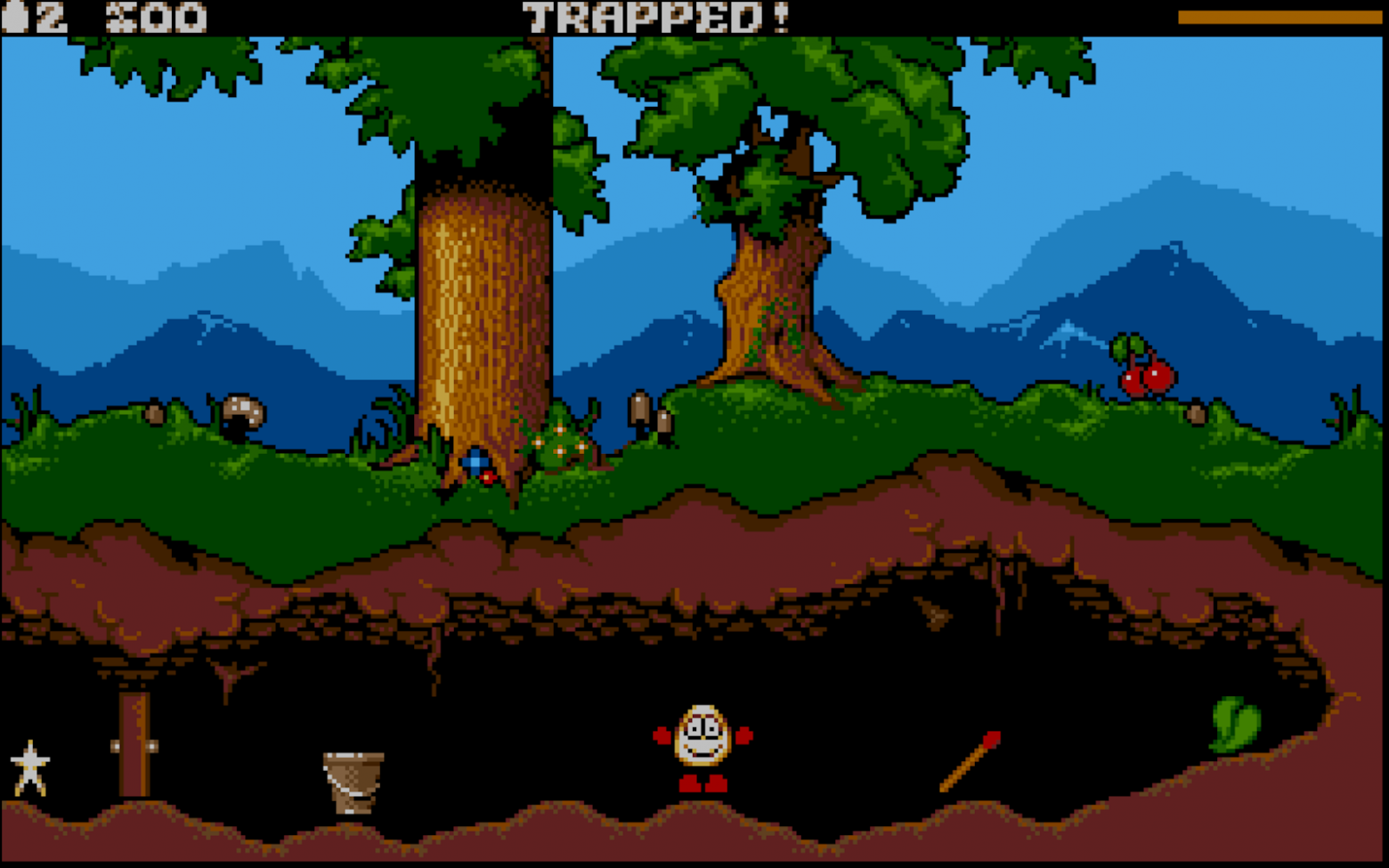Select the wooden bucket on the cave floor
Image resolution: width=1389 pixels, height=868 pixels.
point(353,783)
